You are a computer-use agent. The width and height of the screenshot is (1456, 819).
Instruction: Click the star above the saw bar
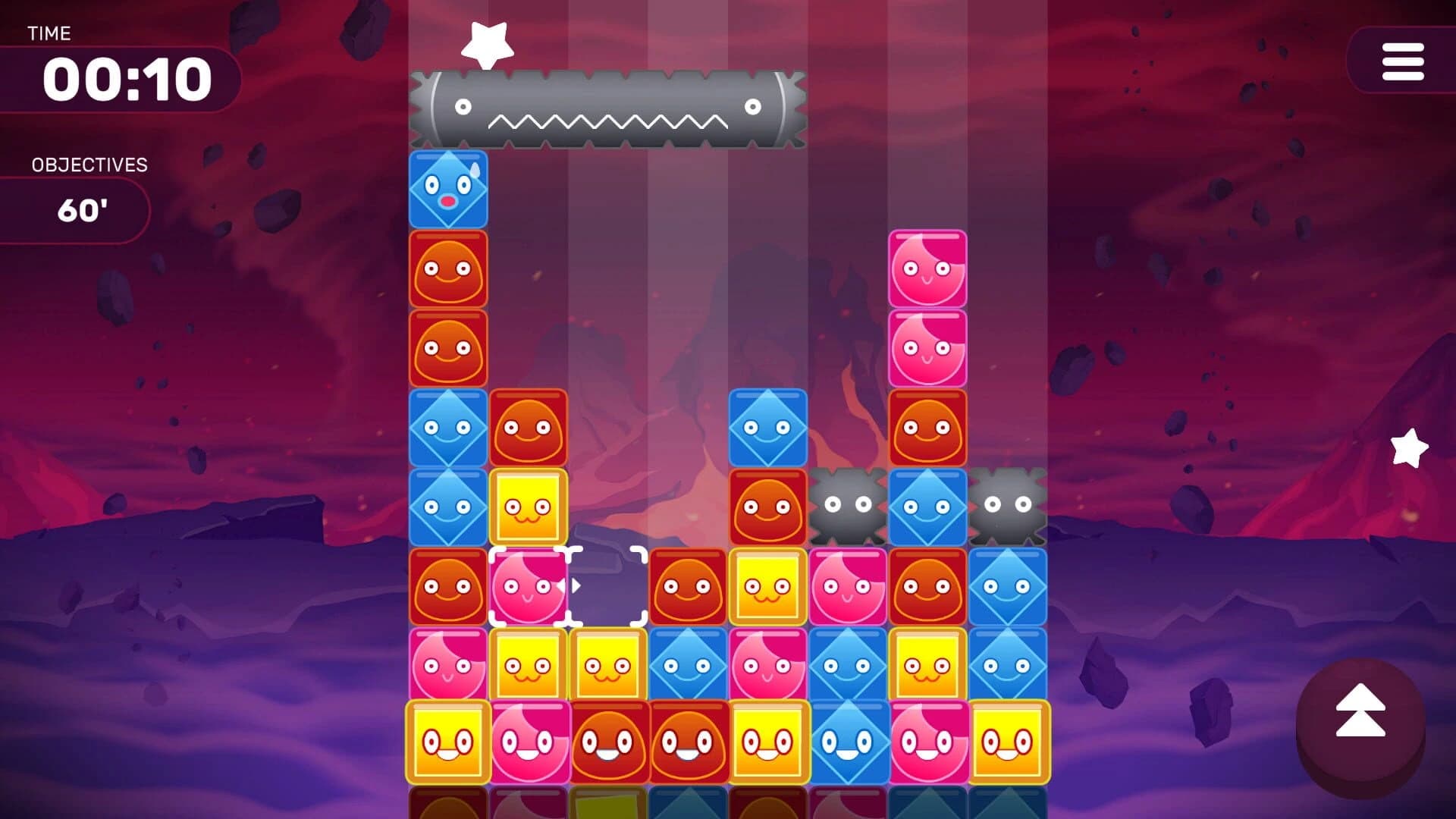[486, 42]
